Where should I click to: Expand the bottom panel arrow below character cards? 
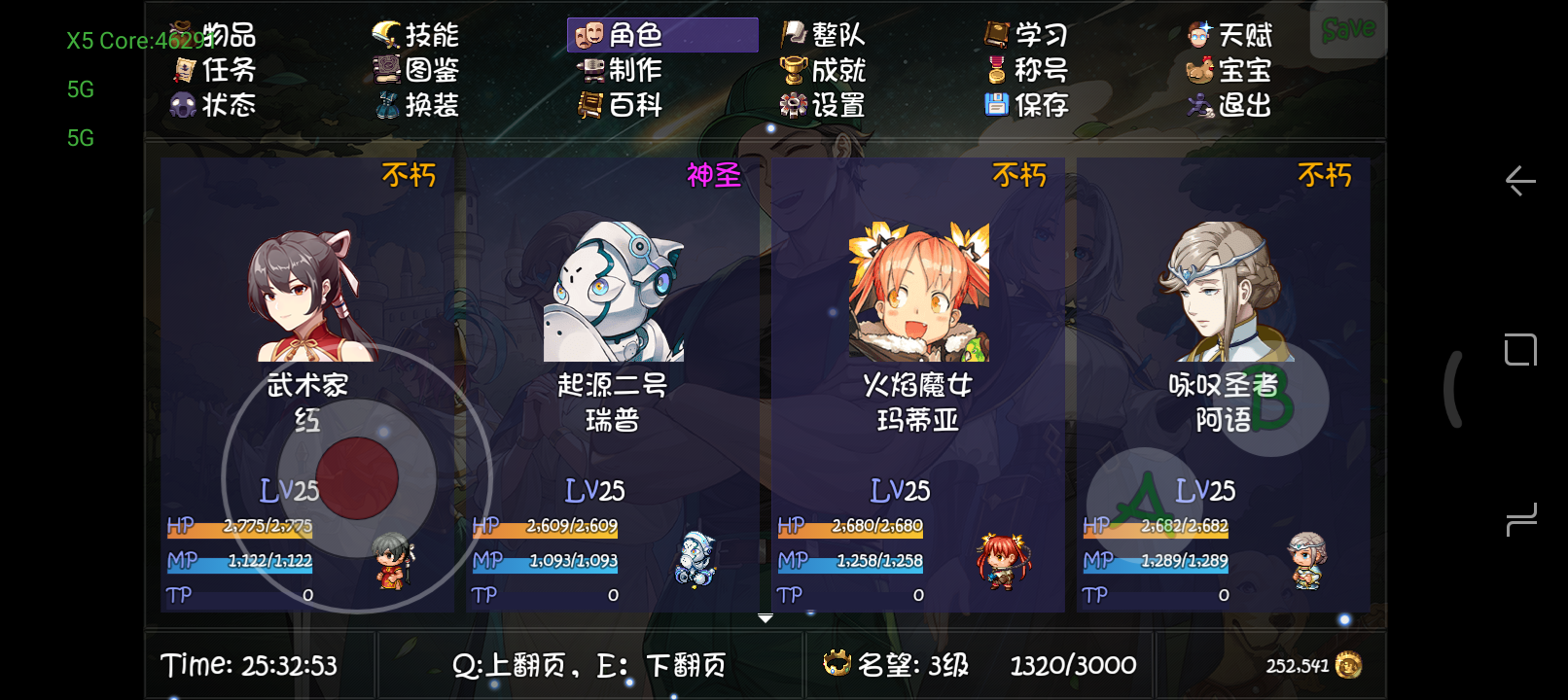tap(764, 616)
